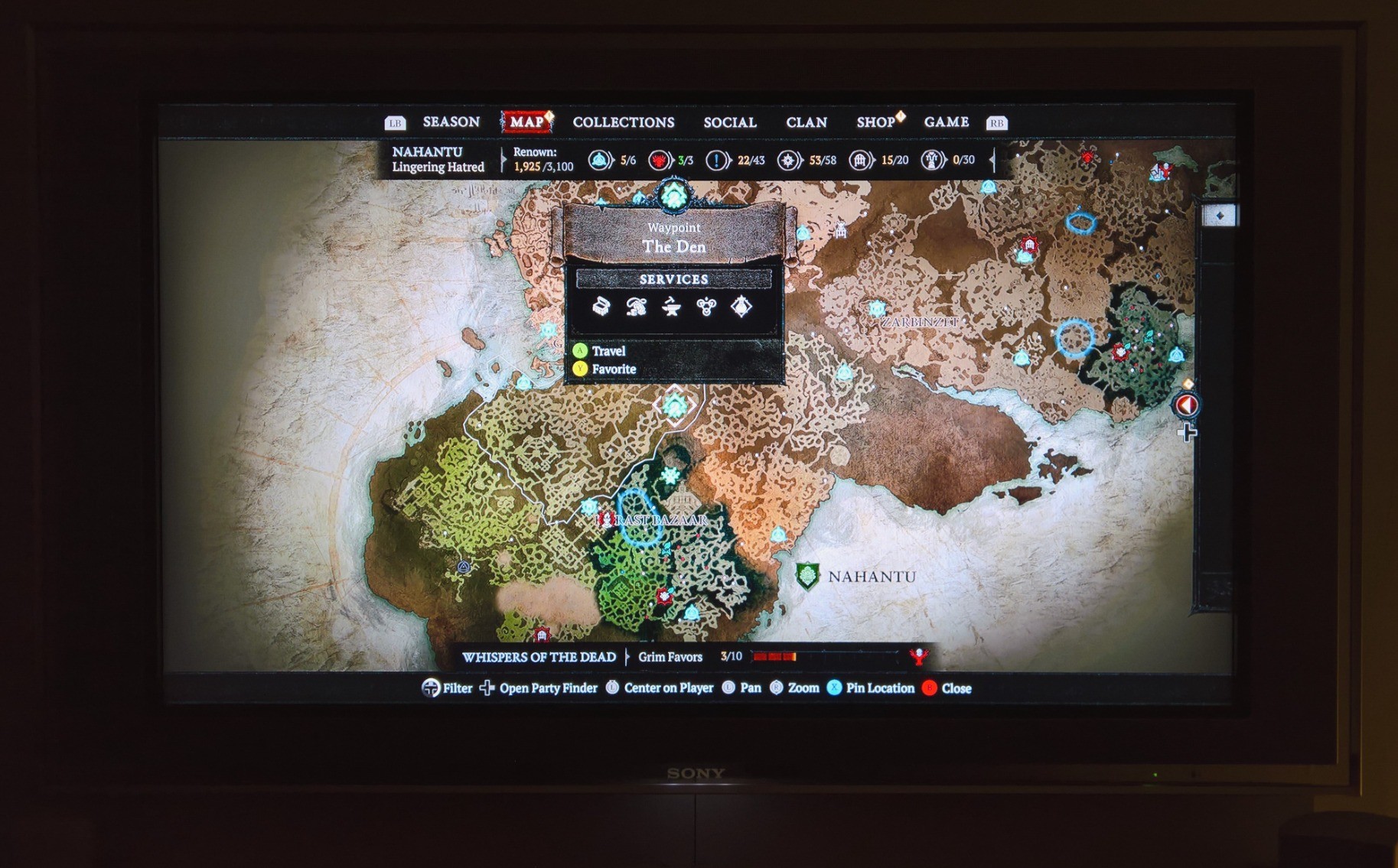
Task: Visit the Shop tab
Action: click(x=876, y=122)
